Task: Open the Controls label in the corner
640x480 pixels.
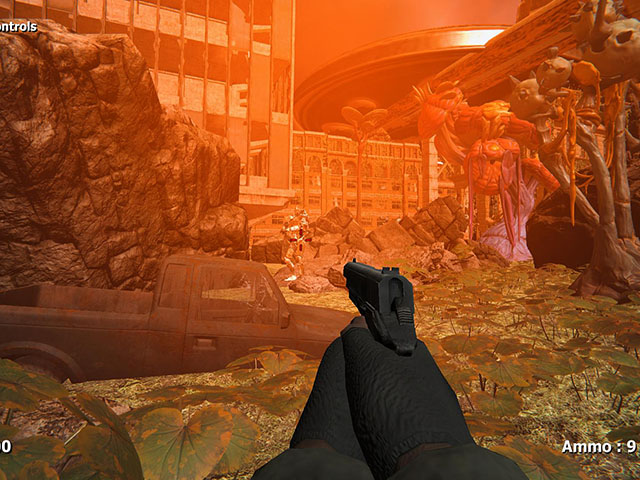Action: pos(17,26)
